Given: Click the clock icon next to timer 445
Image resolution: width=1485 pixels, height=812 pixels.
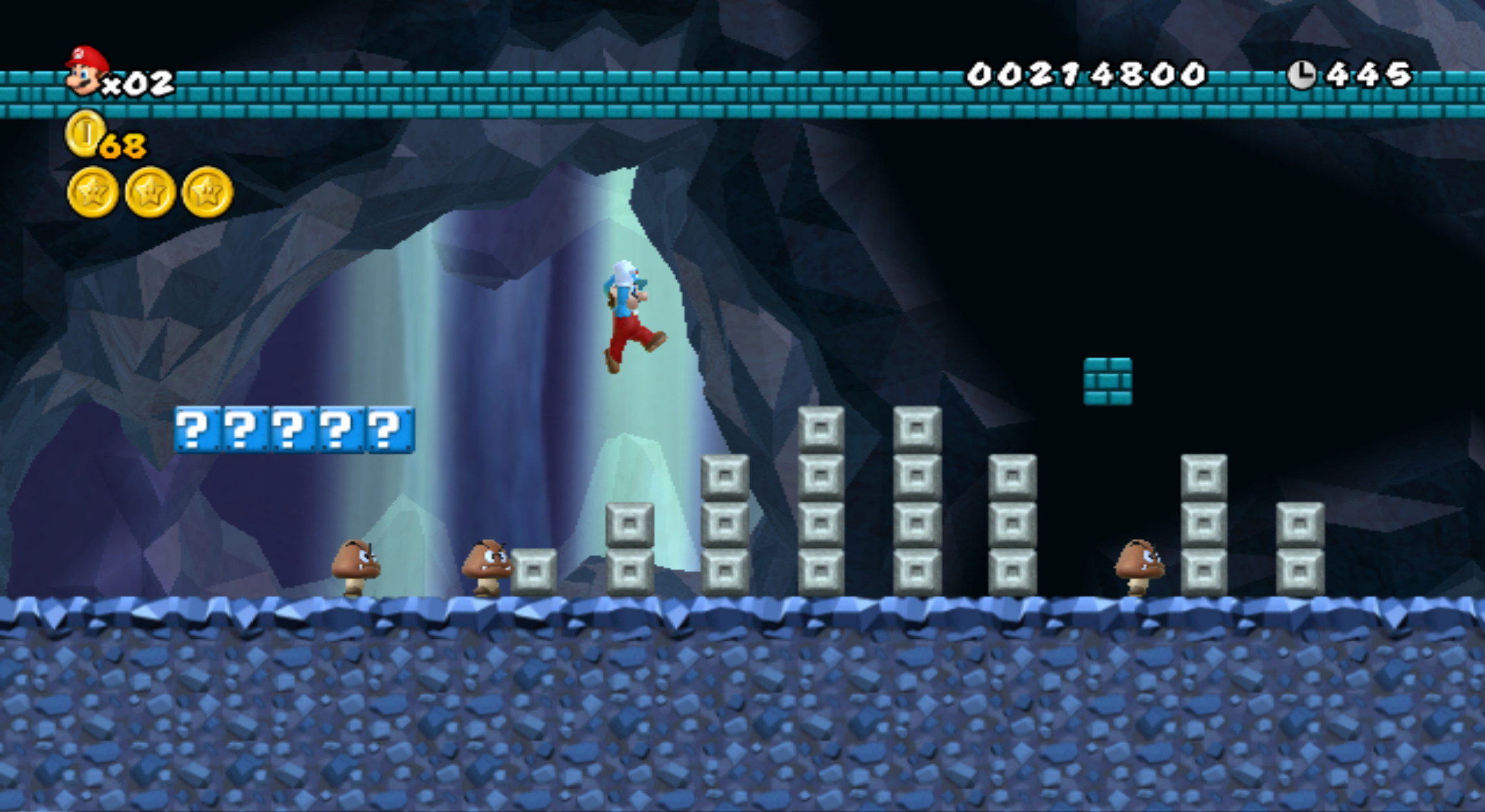Looking at the screenshot, I should coord(1303,74).
